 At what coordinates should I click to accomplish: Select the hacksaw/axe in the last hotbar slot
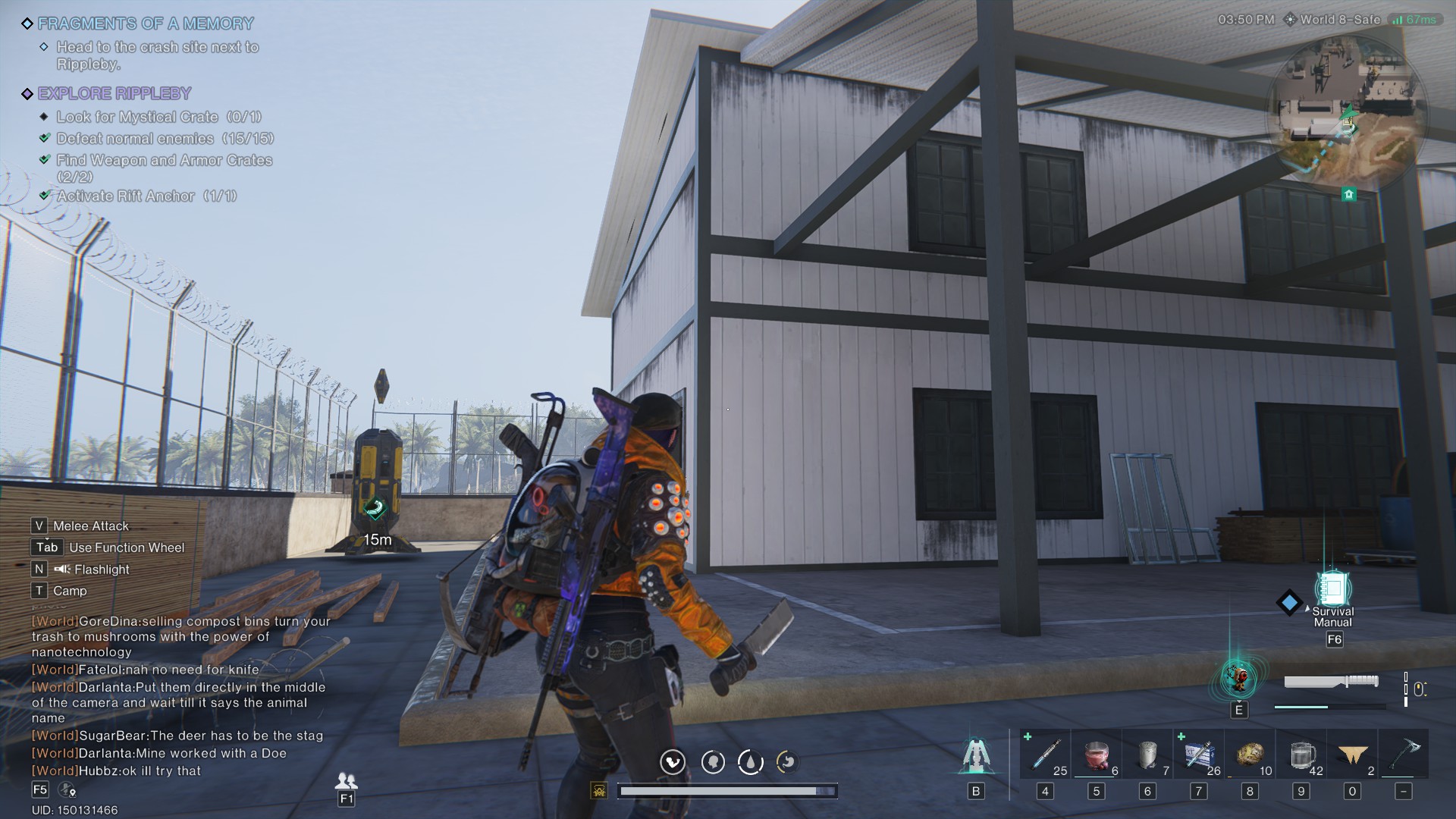coord(1405,755)
